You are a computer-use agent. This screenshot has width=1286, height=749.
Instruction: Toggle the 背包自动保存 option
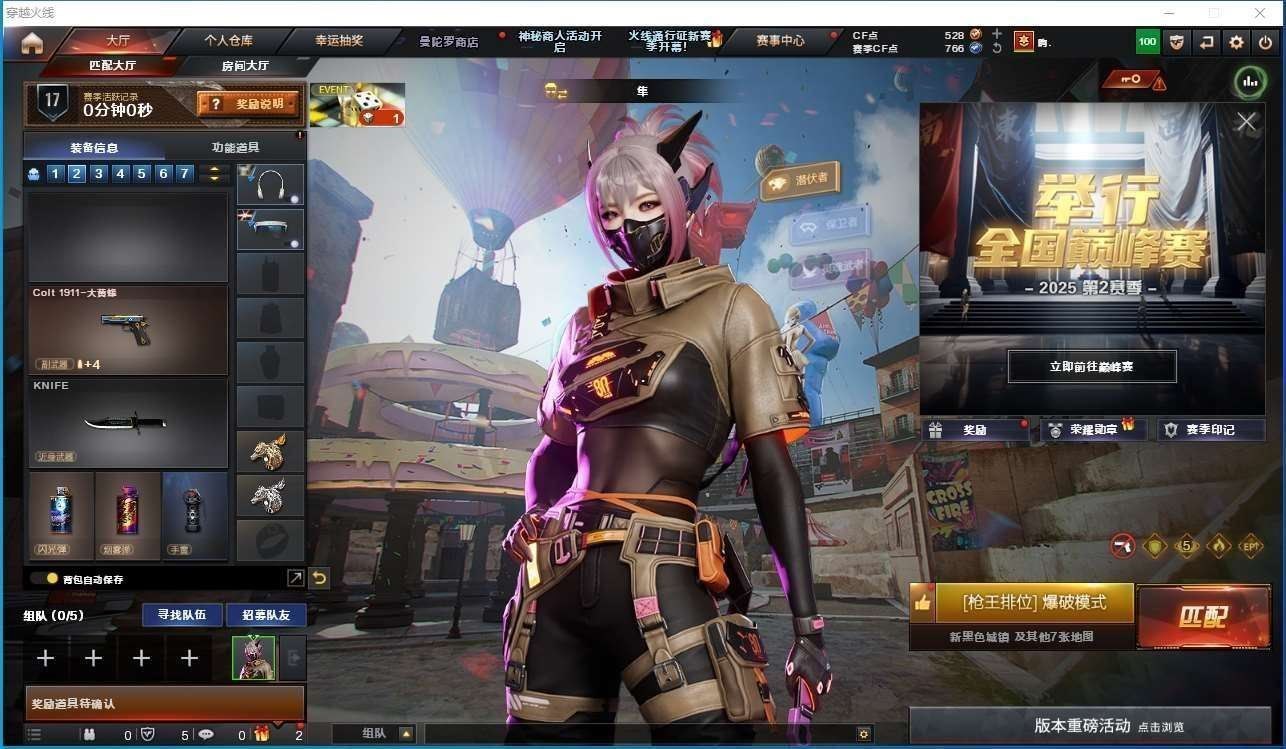pos(51,578)
